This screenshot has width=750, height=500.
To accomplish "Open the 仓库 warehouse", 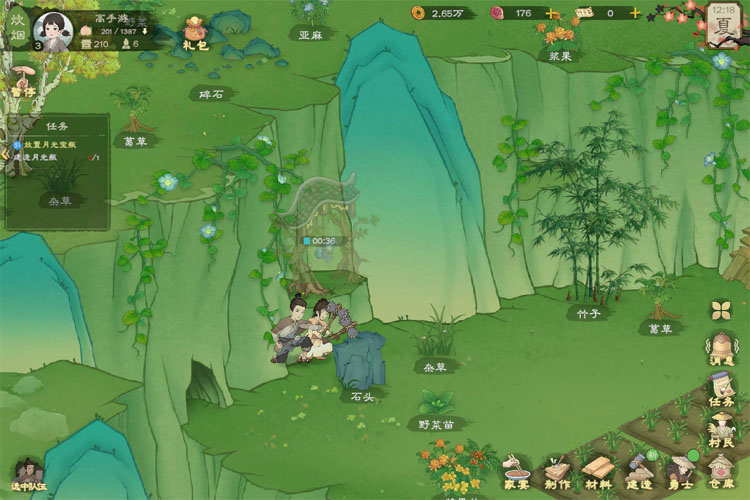I will [x=722, y=469].
